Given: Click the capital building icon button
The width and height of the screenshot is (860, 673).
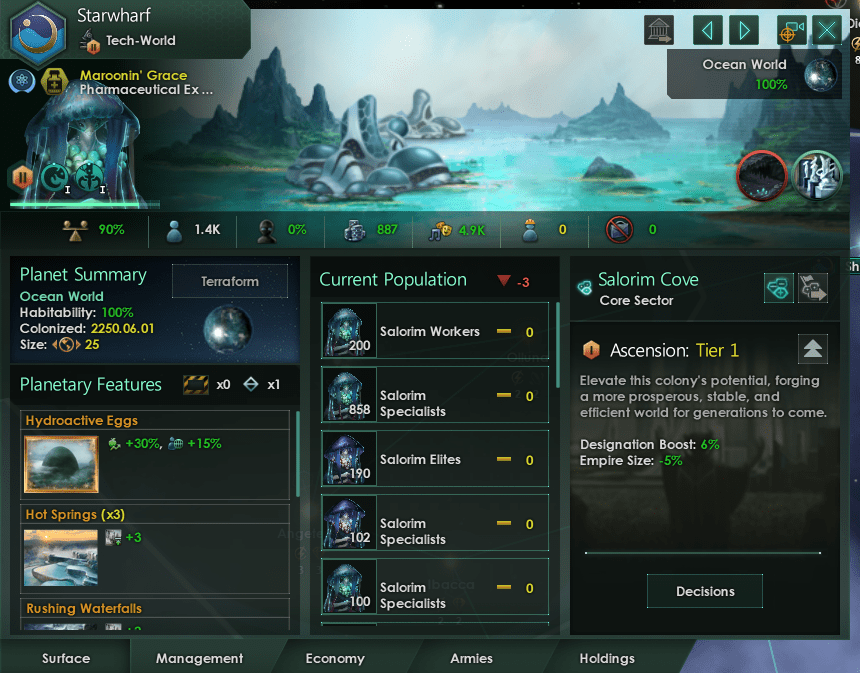Looking at the screenshot, I should pyautogui.click(x=660, y=30).
